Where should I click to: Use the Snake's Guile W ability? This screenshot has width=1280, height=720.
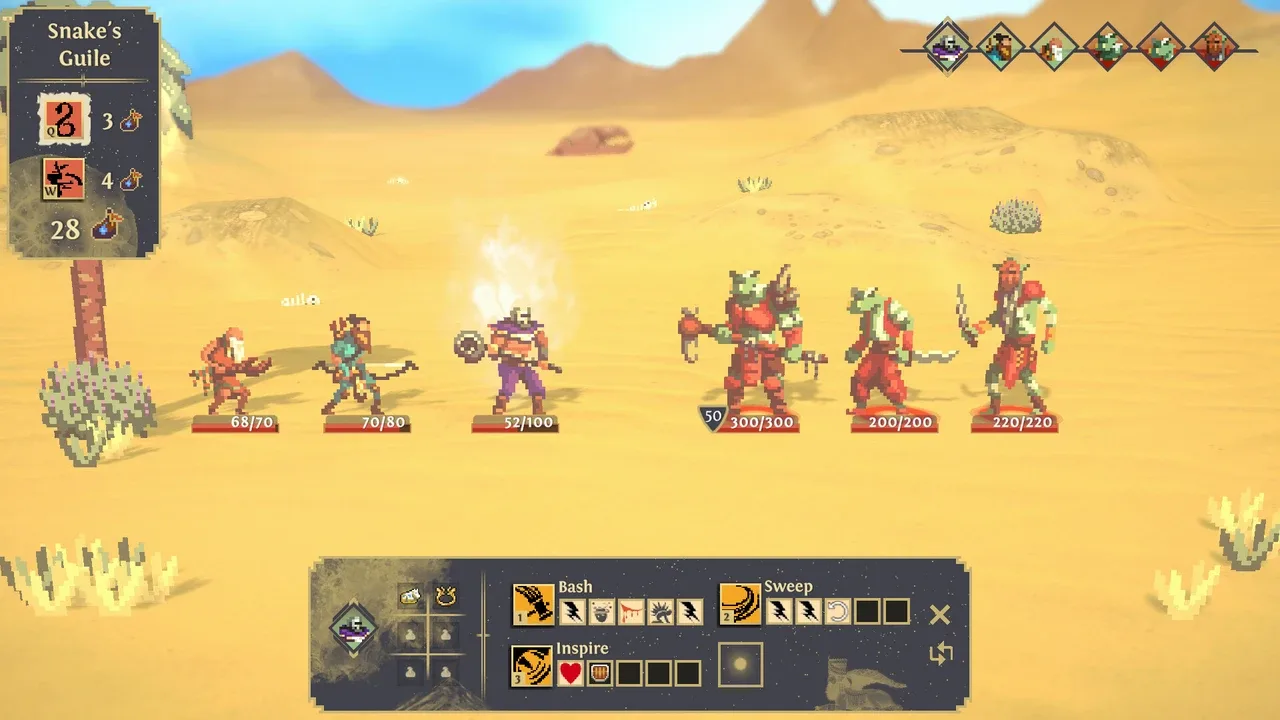(64, 180)
